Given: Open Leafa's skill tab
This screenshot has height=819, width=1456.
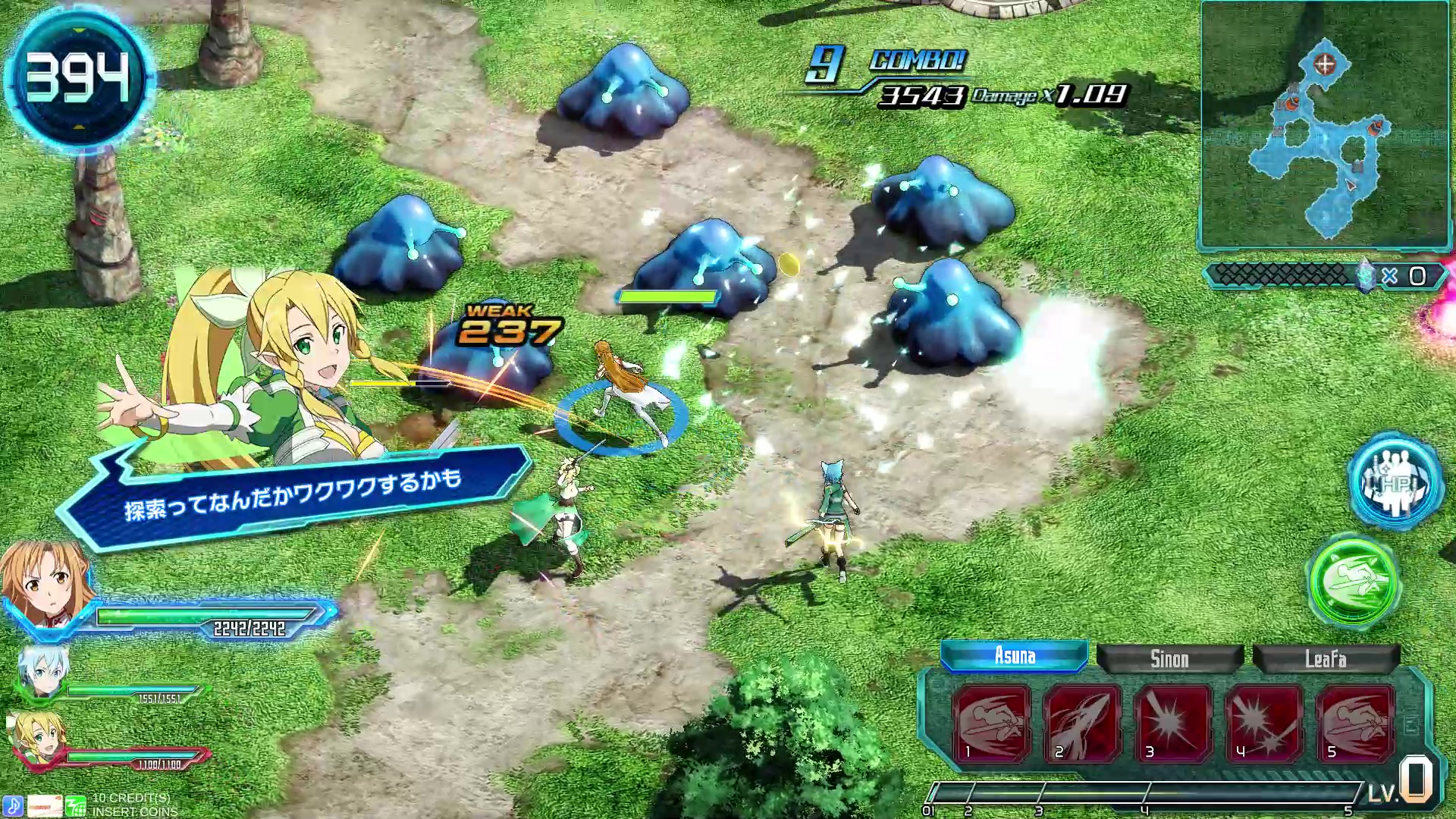Looking at the screenshot, I should point(1325,659).
